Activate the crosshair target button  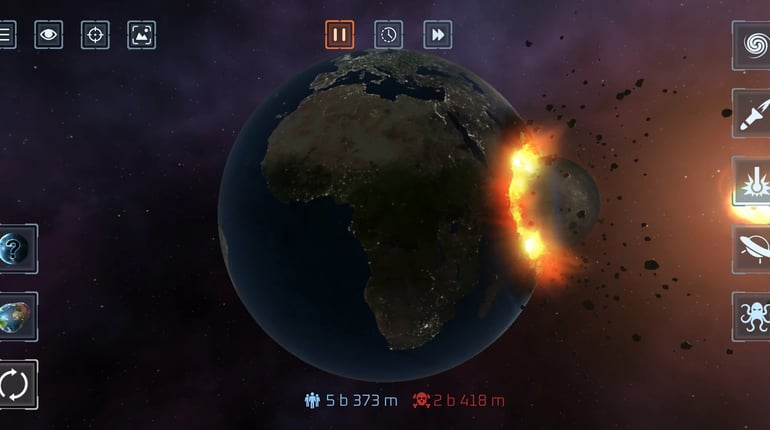point(95,35)
